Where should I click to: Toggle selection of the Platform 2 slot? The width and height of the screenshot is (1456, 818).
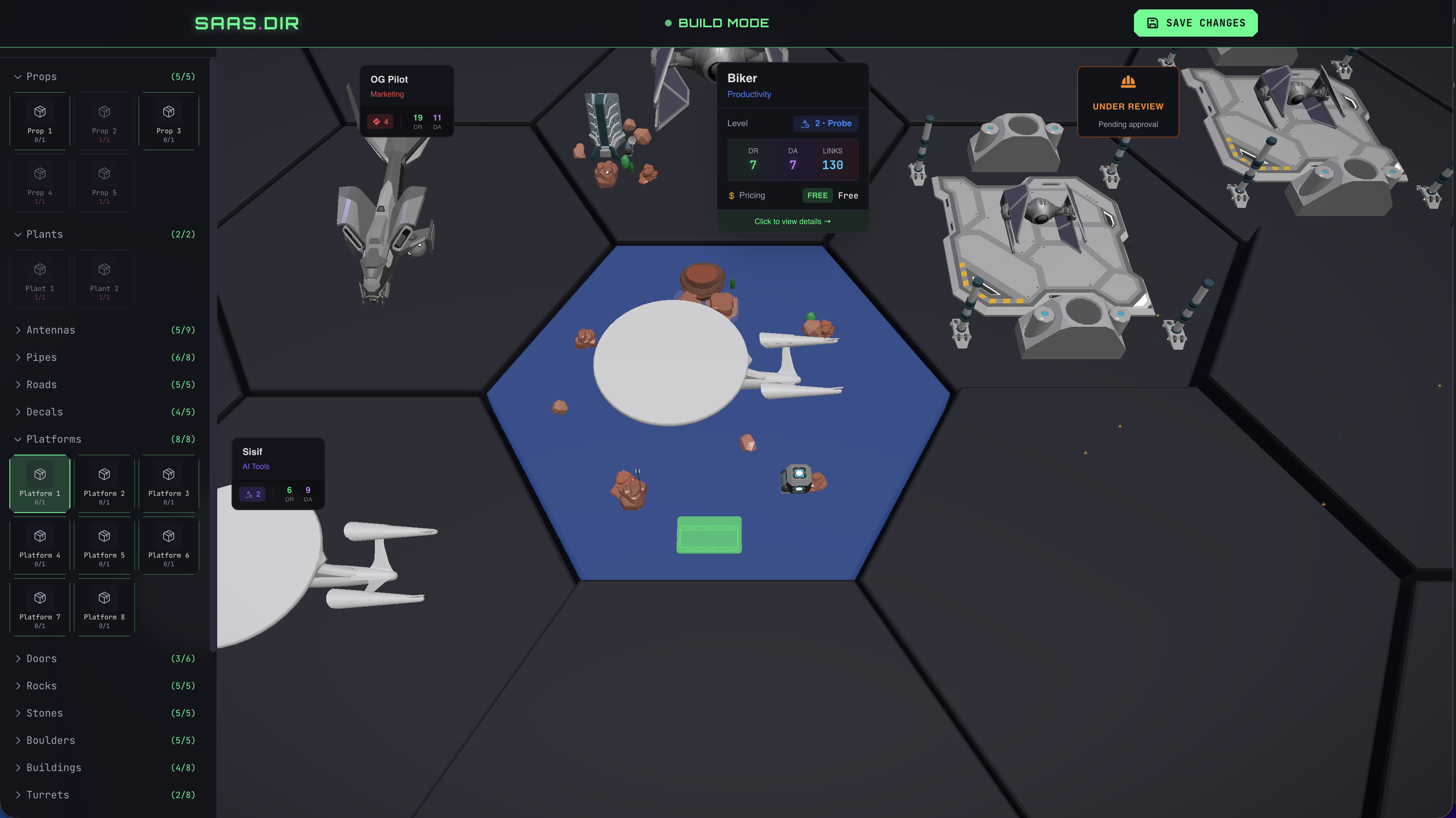point(104,484)
